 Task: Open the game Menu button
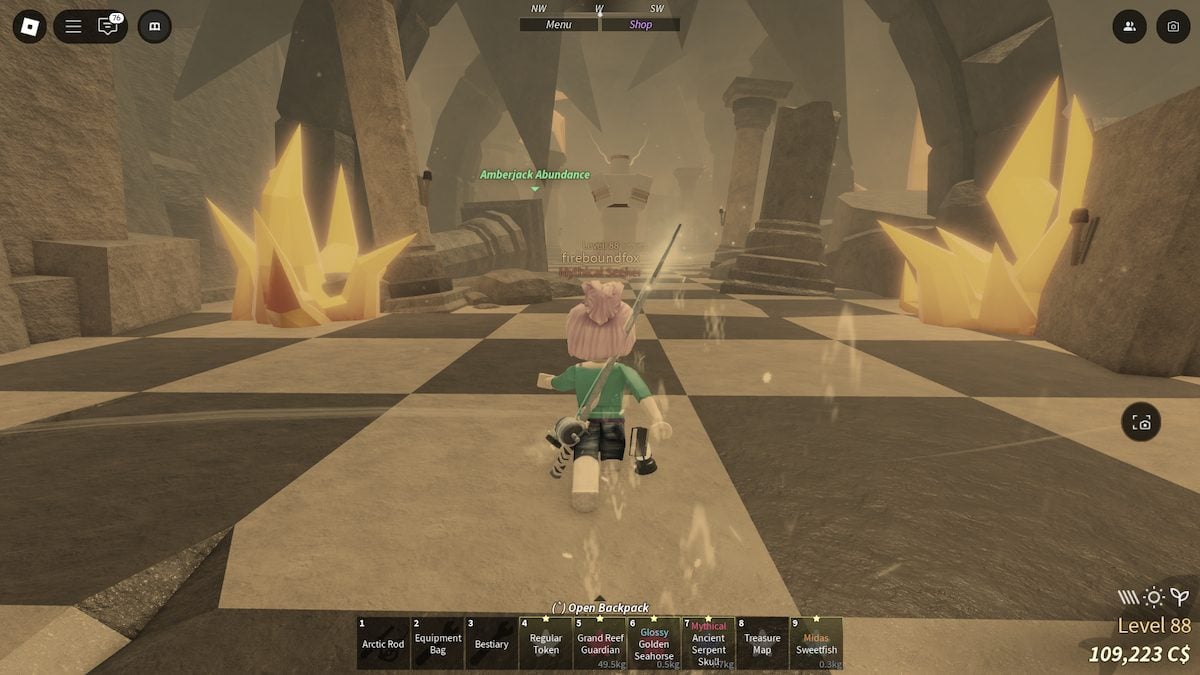[x=558, y=25]
